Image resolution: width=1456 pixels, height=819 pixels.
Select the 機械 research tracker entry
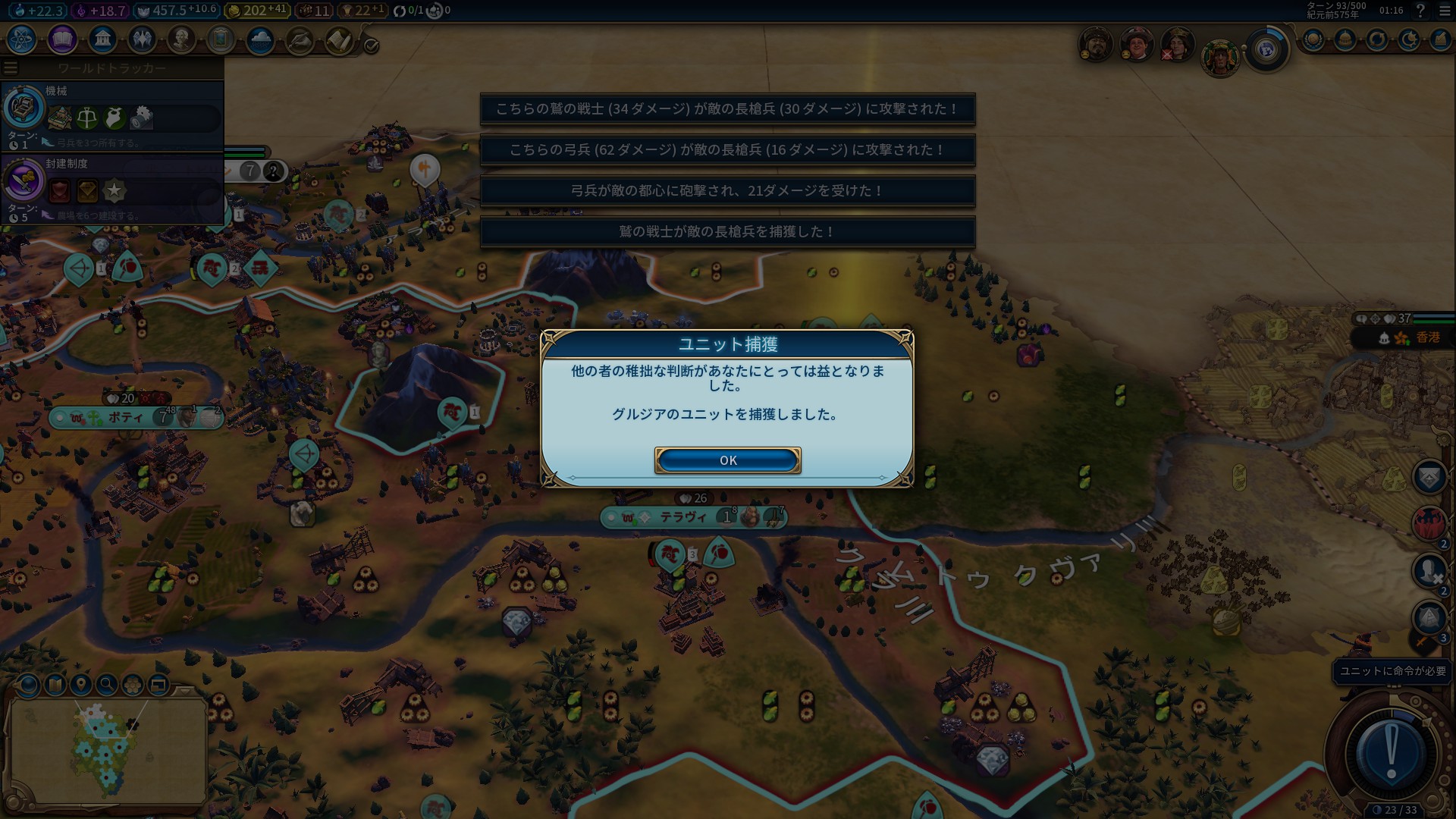coord(112,115)
